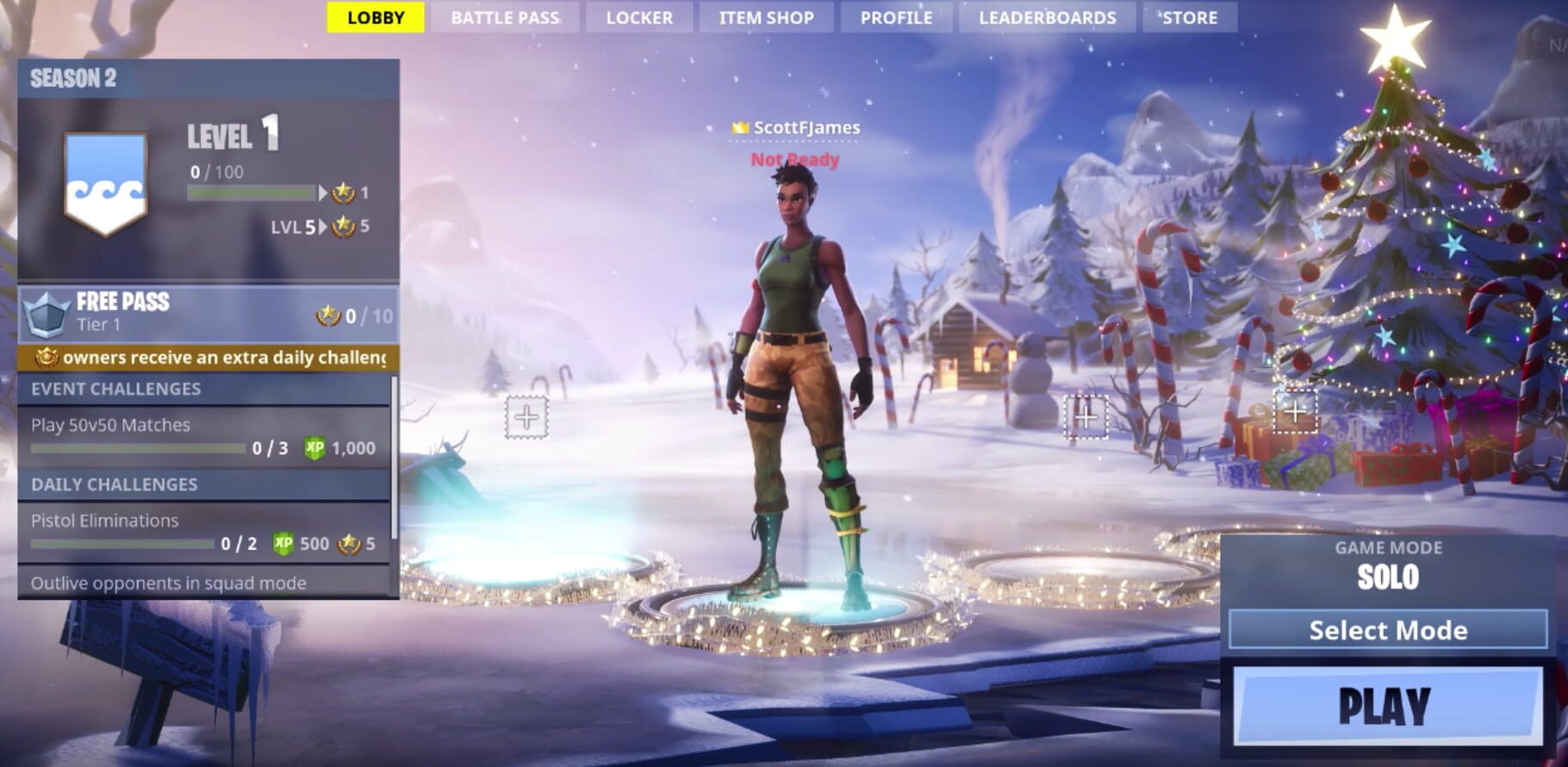
Task: Switch to the Battle Pass tab
Action: [504, 17]
